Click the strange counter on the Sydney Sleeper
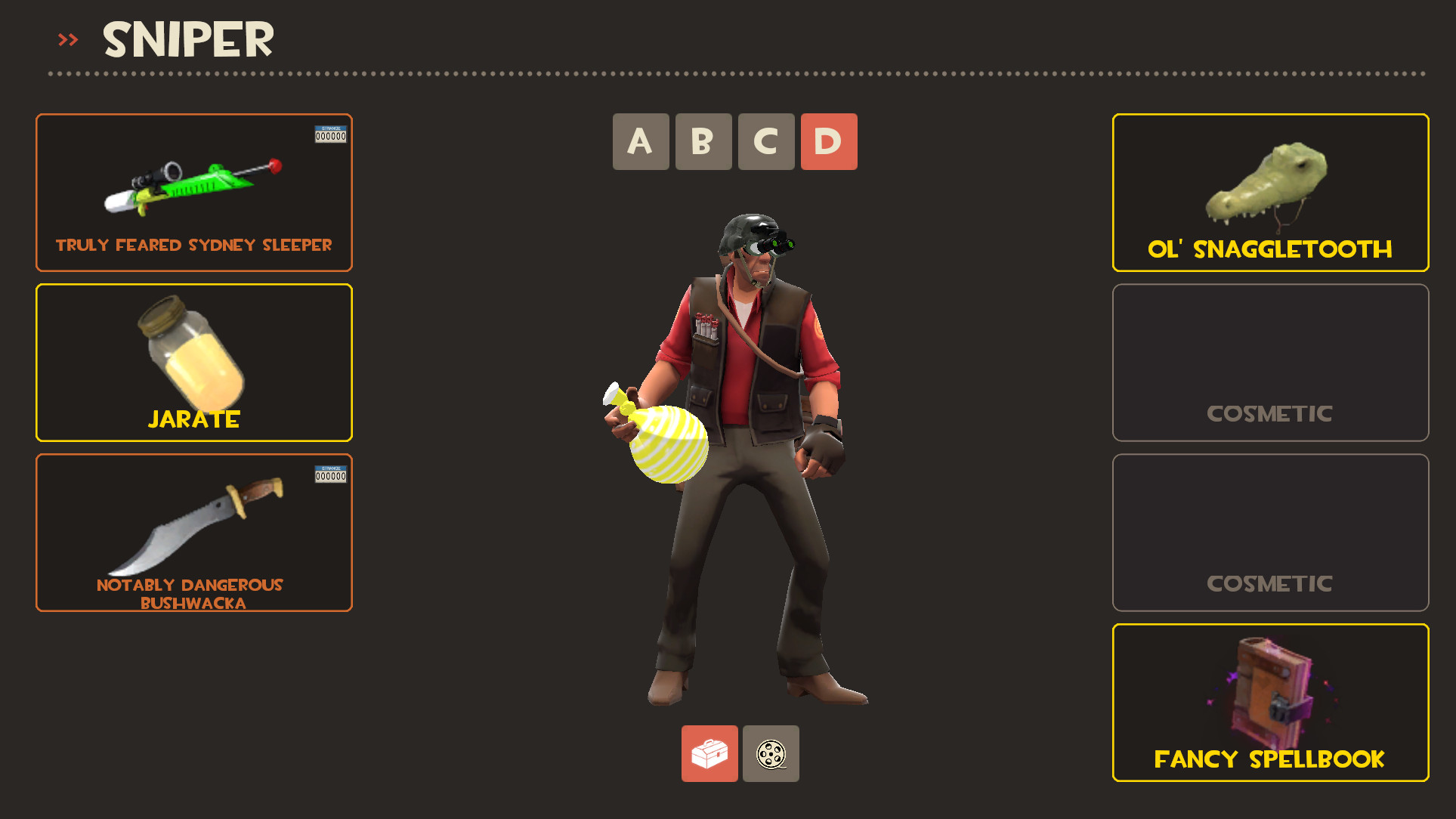Image resolution: width=1456 pixels, height=819 pixels. tap(330, 135)
